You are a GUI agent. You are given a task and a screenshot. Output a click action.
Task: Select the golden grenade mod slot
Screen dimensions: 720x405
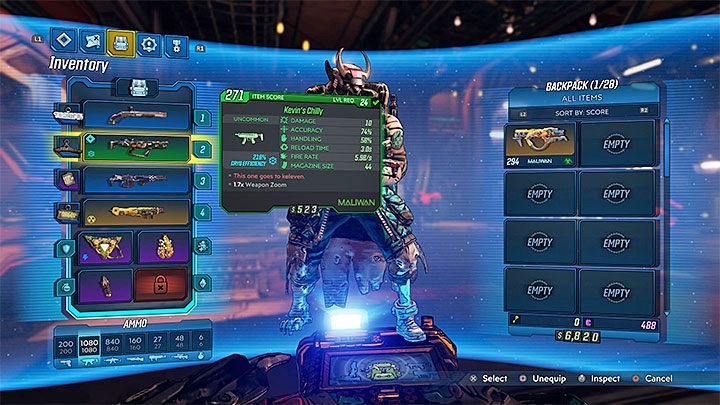pyautogui.click(x=162, y=248)
